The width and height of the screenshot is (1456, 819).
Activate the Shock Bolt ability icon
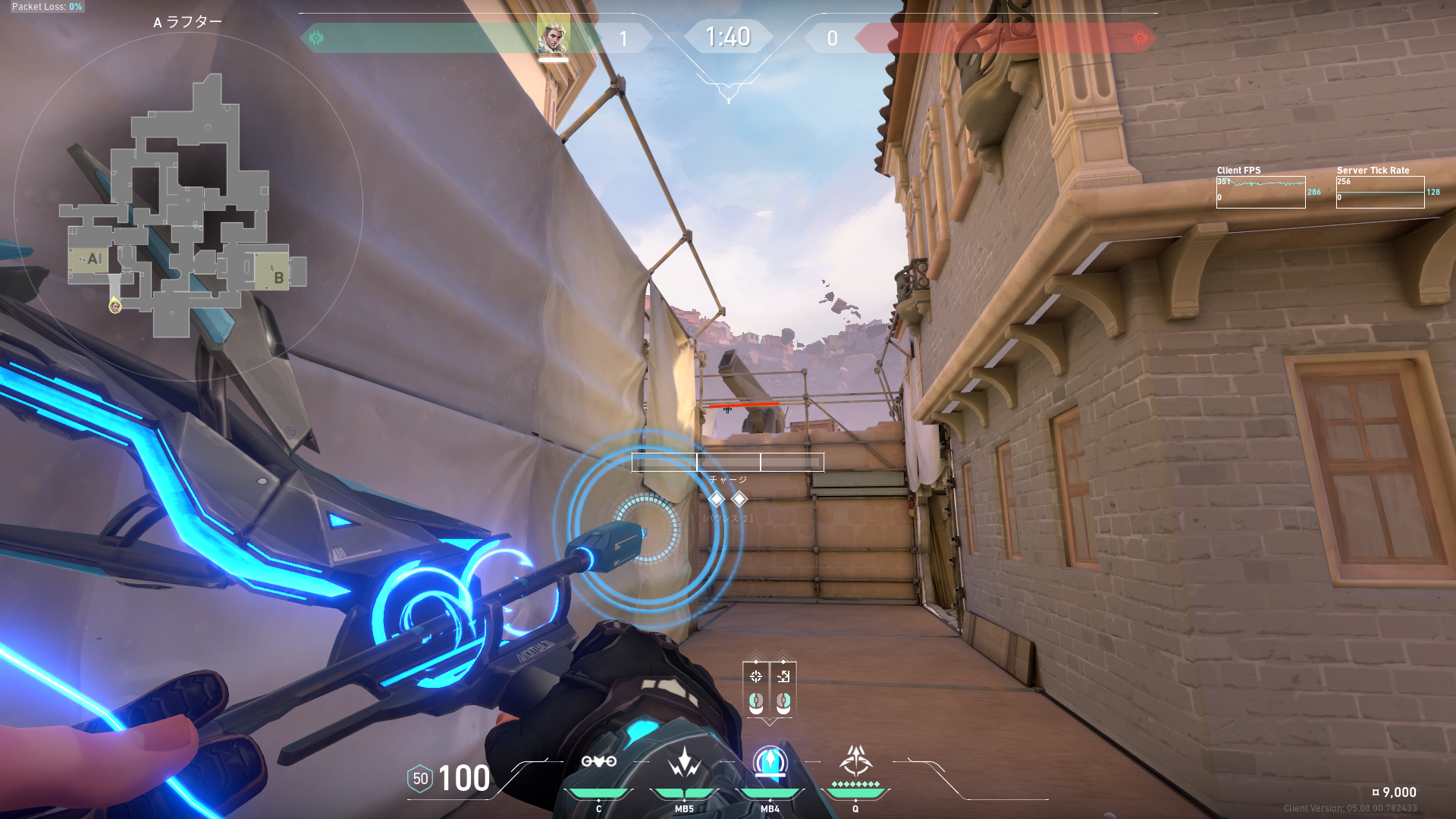684,763
